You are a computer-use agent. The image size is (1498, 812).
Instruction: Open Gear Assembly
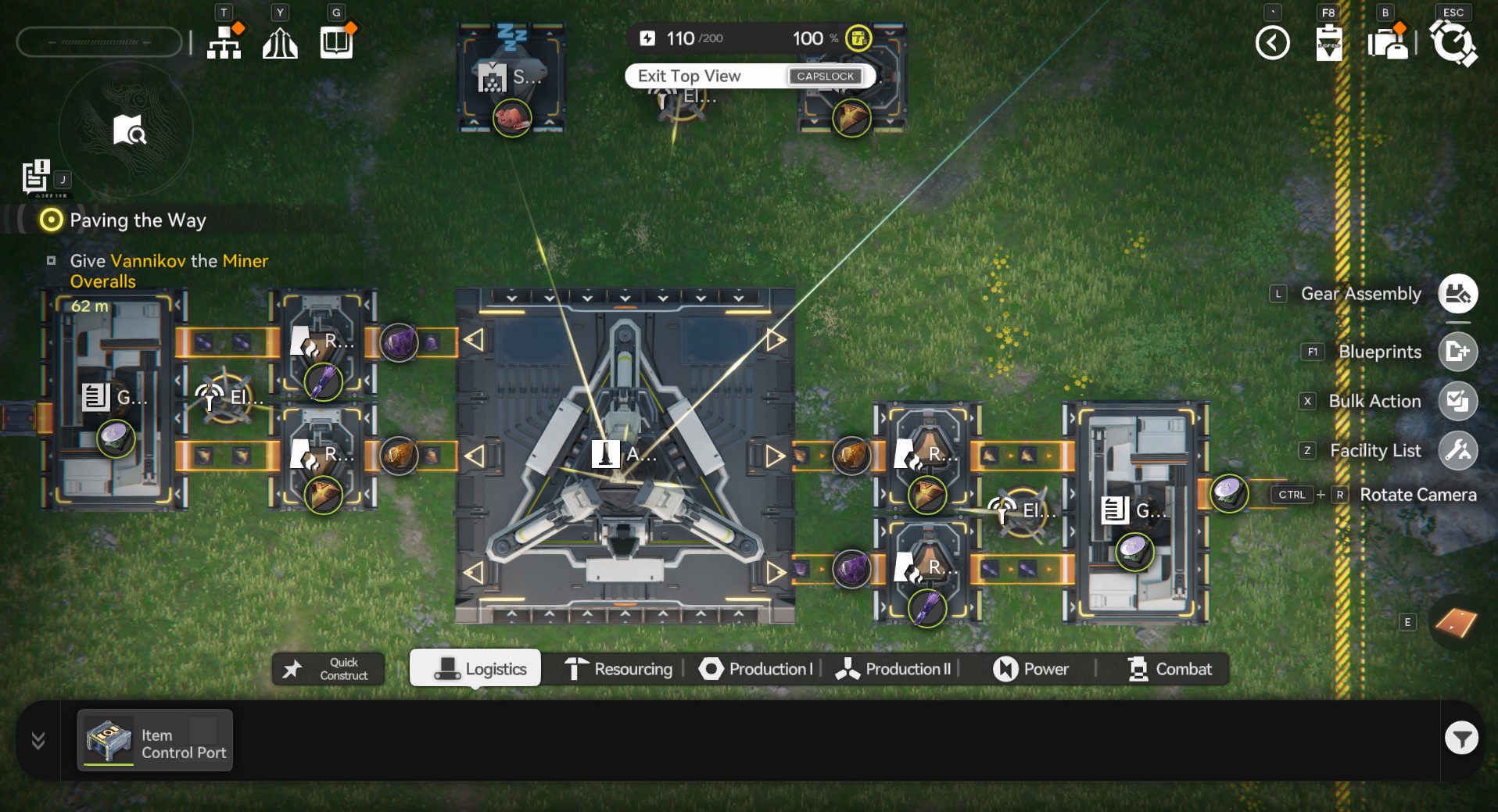click(1457, 294)
